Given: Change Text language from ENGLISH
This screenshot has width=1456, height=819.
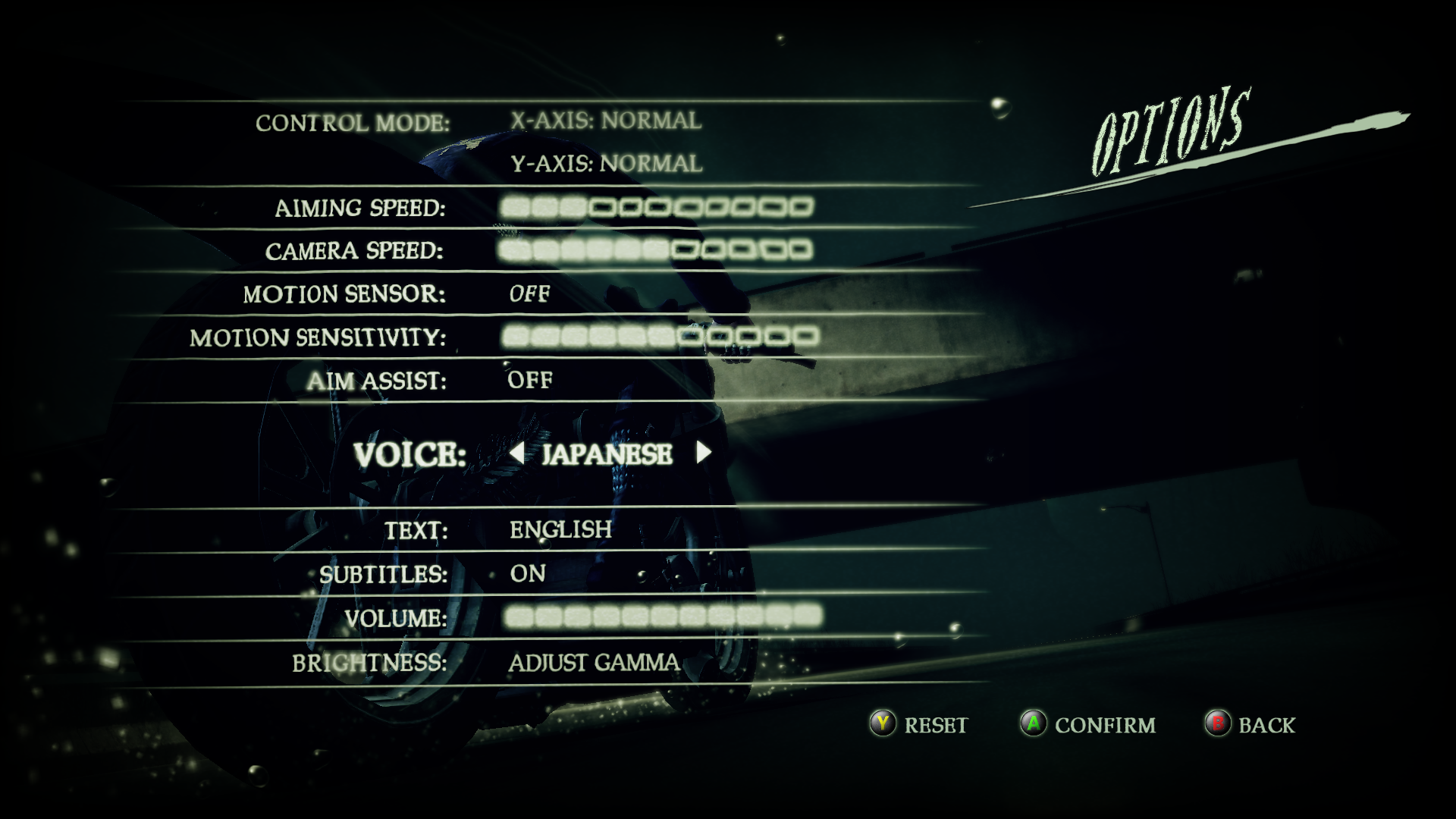Looking at the screenshot, I should tap(560, 529).
